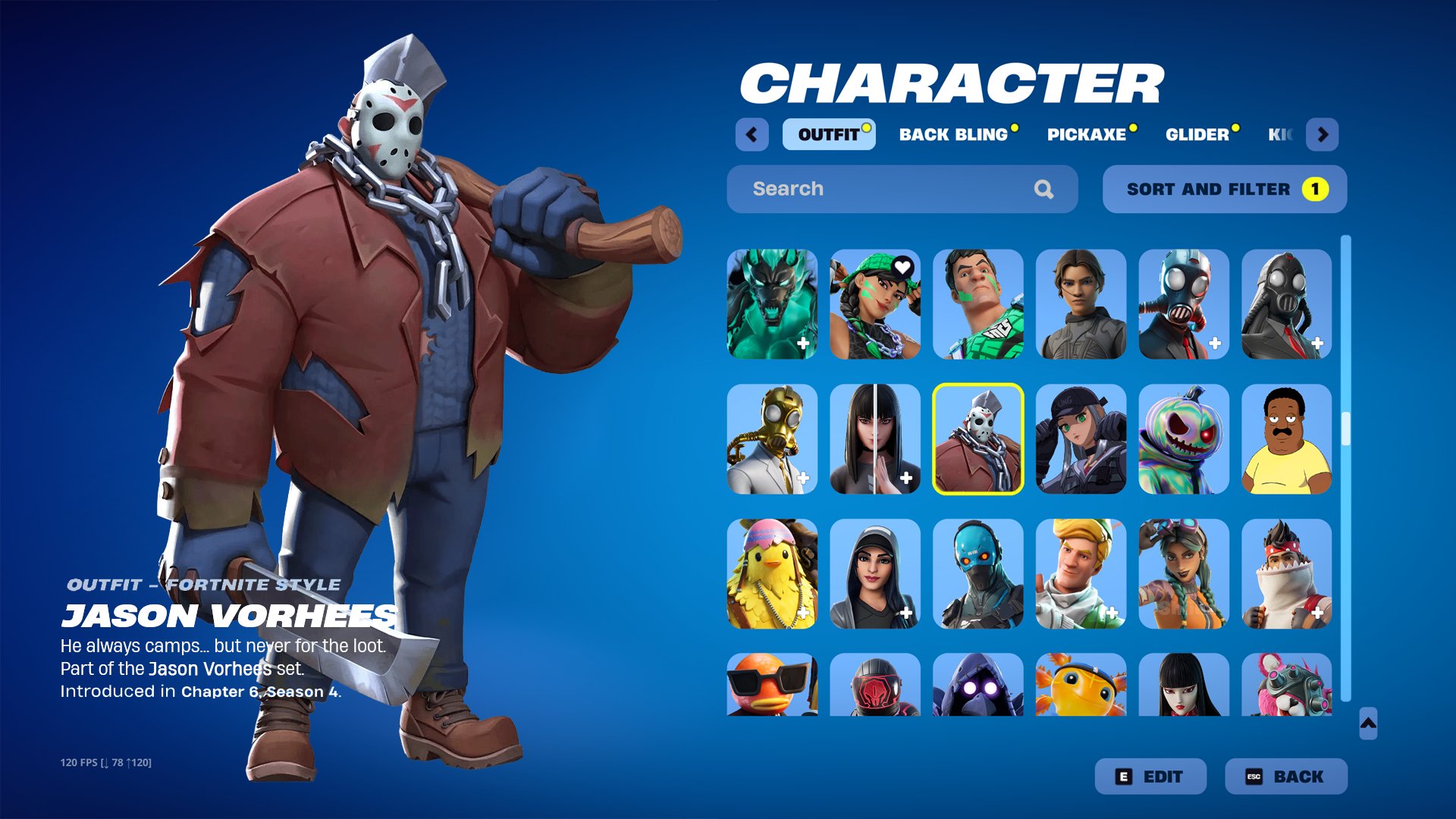Go back with the Back button
This screenshot has height=819, width=1456.
pos(1286,777)
